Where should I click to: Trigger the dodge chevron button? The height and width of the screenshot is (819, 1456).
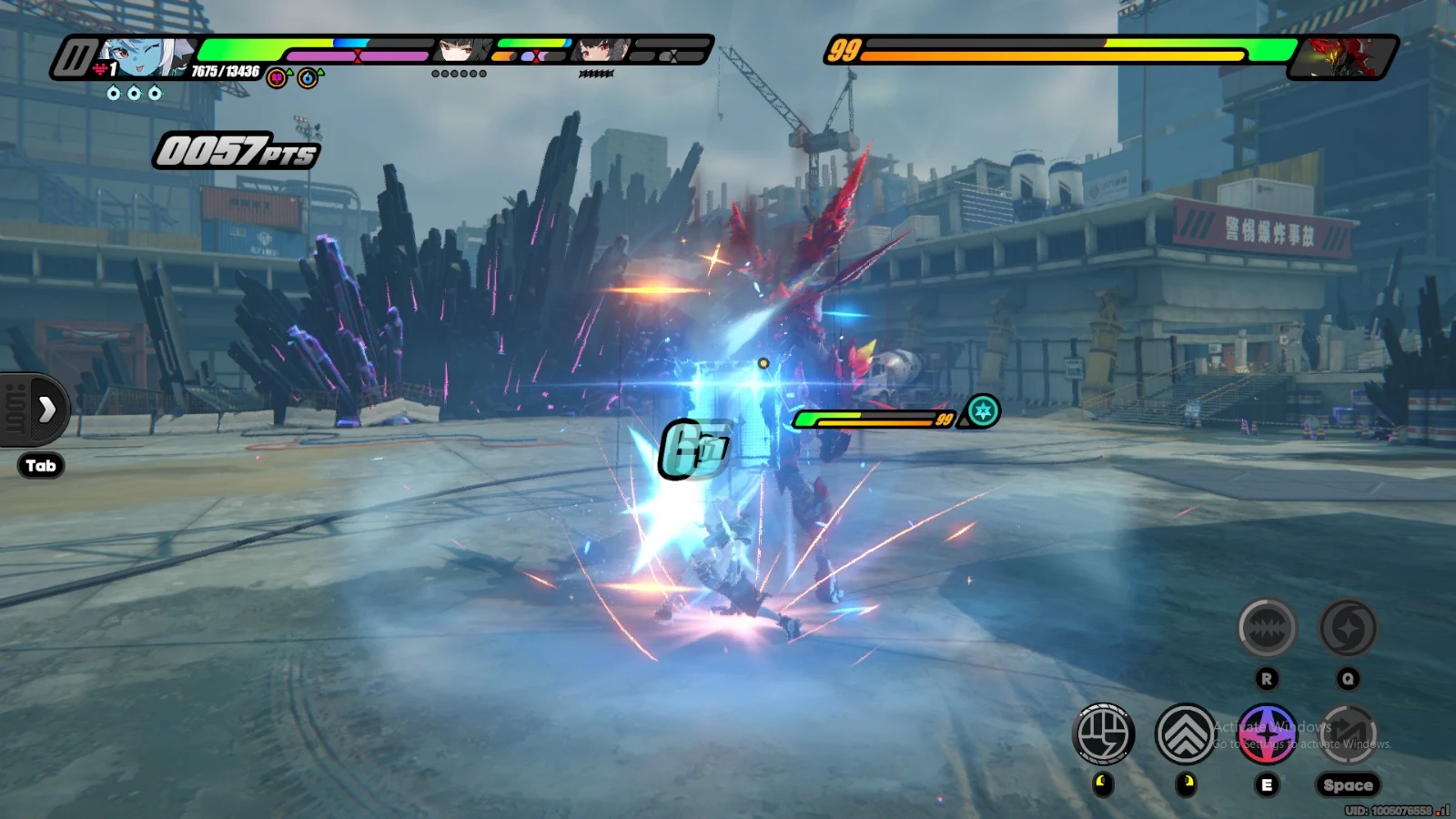pos(1185,733)
